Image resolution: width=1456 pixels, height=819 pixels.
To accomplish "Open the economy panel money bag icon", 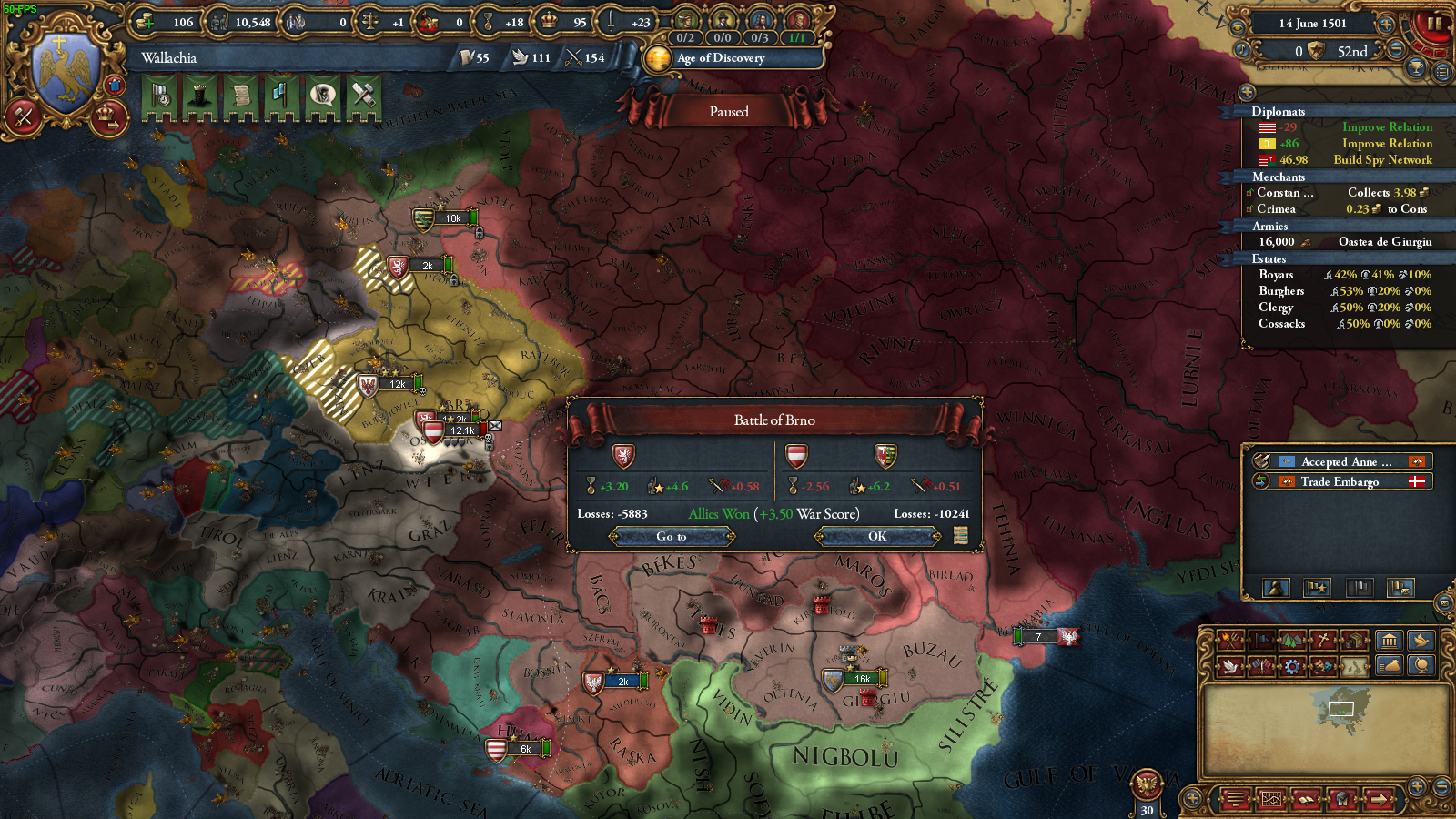I will [x=1390, y=665].
